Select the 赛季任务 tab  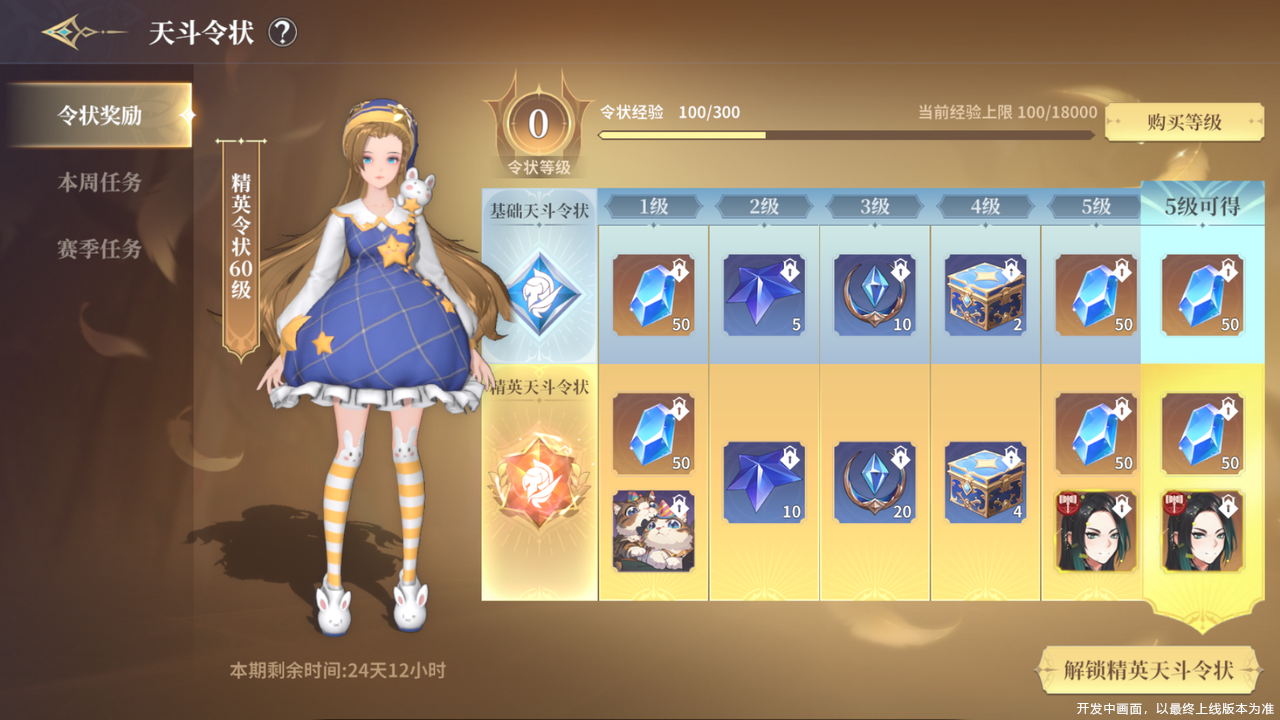(x=99, y=249)
